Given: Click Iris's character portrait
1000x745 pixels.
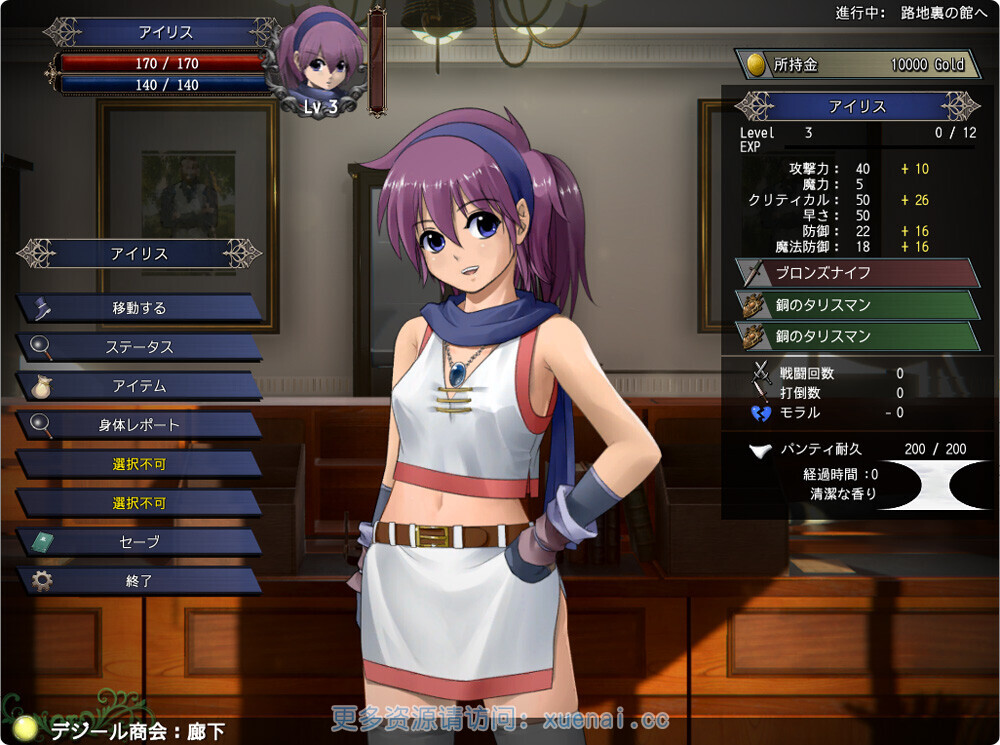Looking at the screenshot, I should pos(321,62).
